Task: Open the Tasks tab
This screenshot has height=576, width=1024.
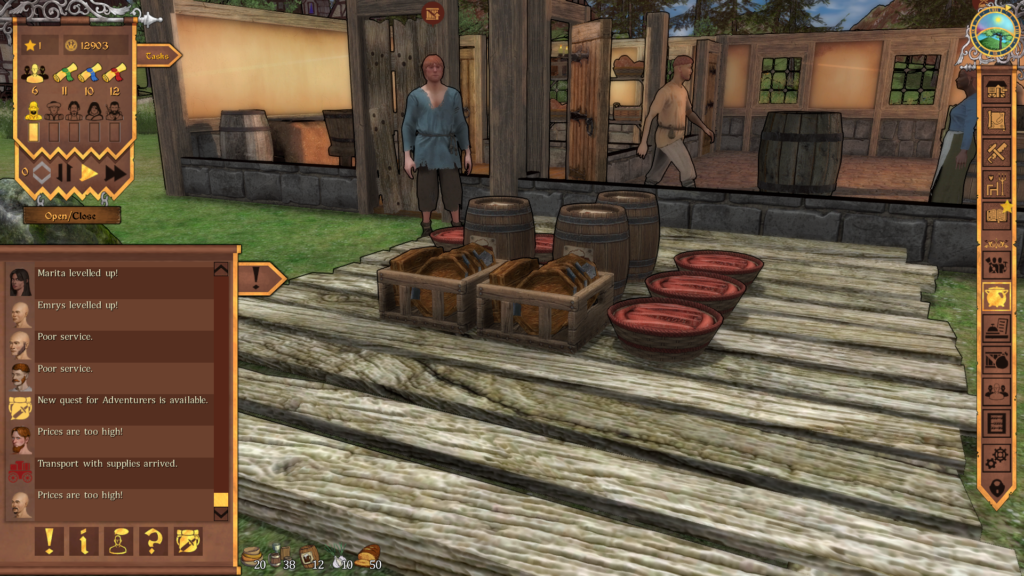Action: [x=156, y=56]
